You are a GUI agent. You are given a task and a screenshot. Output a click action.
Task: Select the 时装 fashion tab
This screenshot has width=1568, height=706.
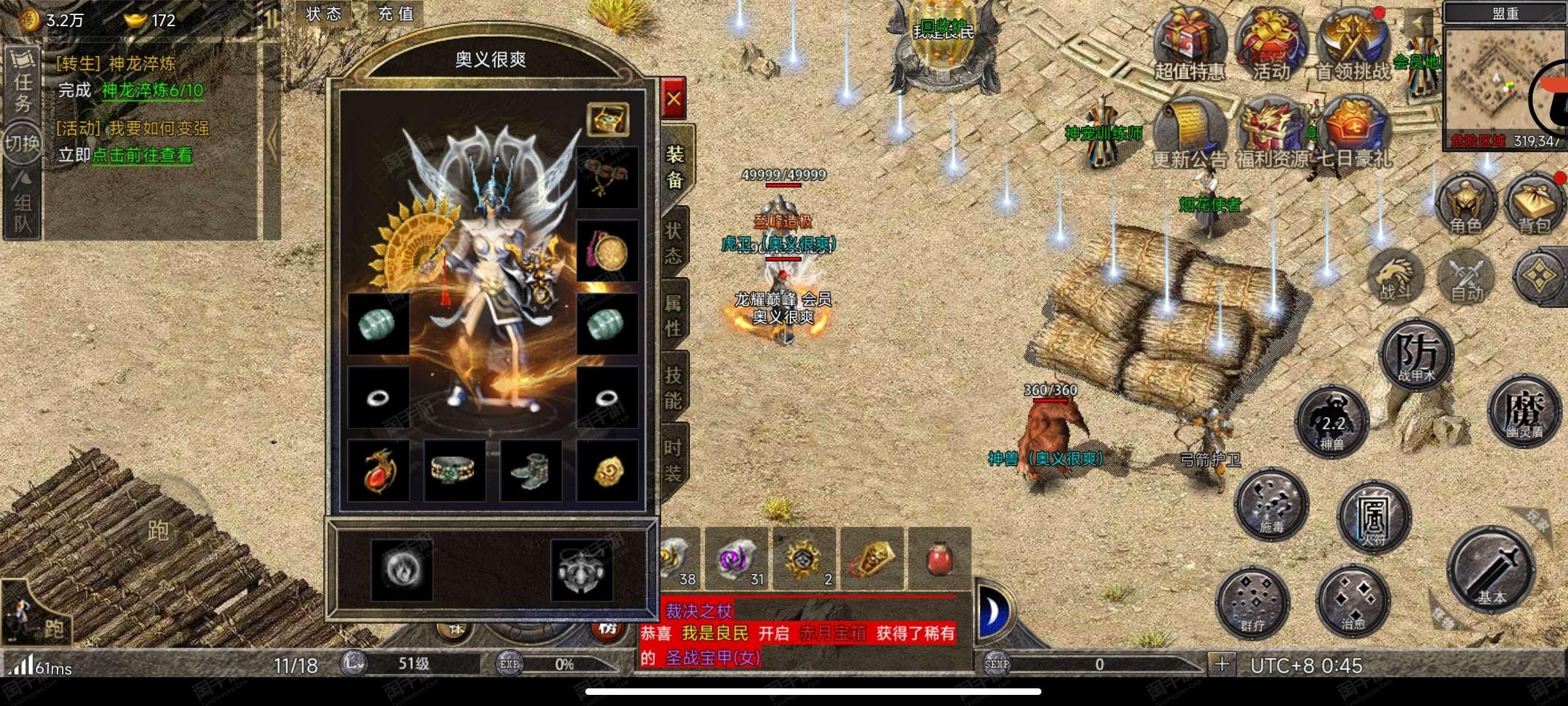point(674,460)
